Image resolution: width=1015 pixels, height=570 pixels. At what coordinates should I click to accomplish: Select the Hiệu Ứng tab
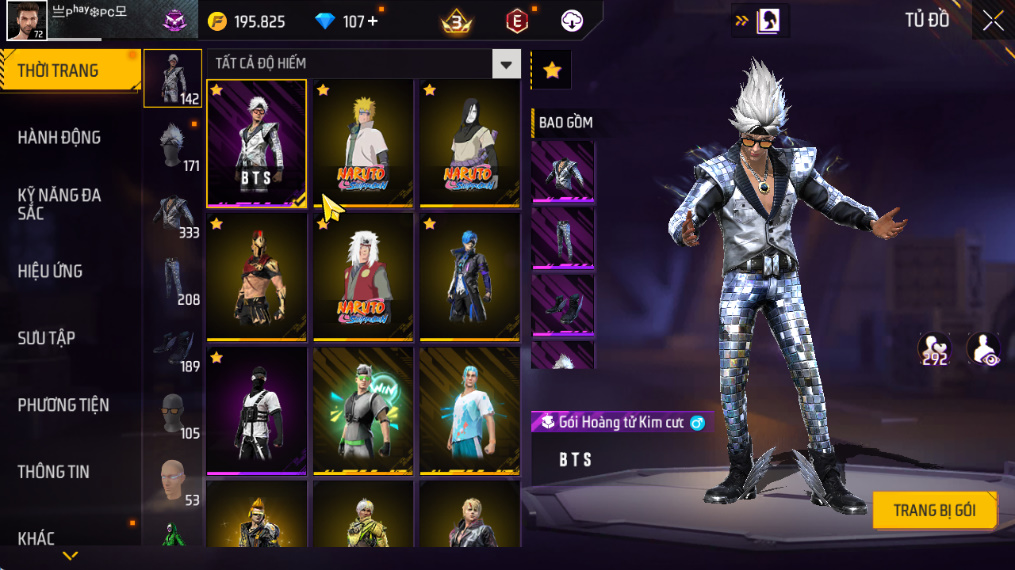pyautogui.click(x=50, y=271)
